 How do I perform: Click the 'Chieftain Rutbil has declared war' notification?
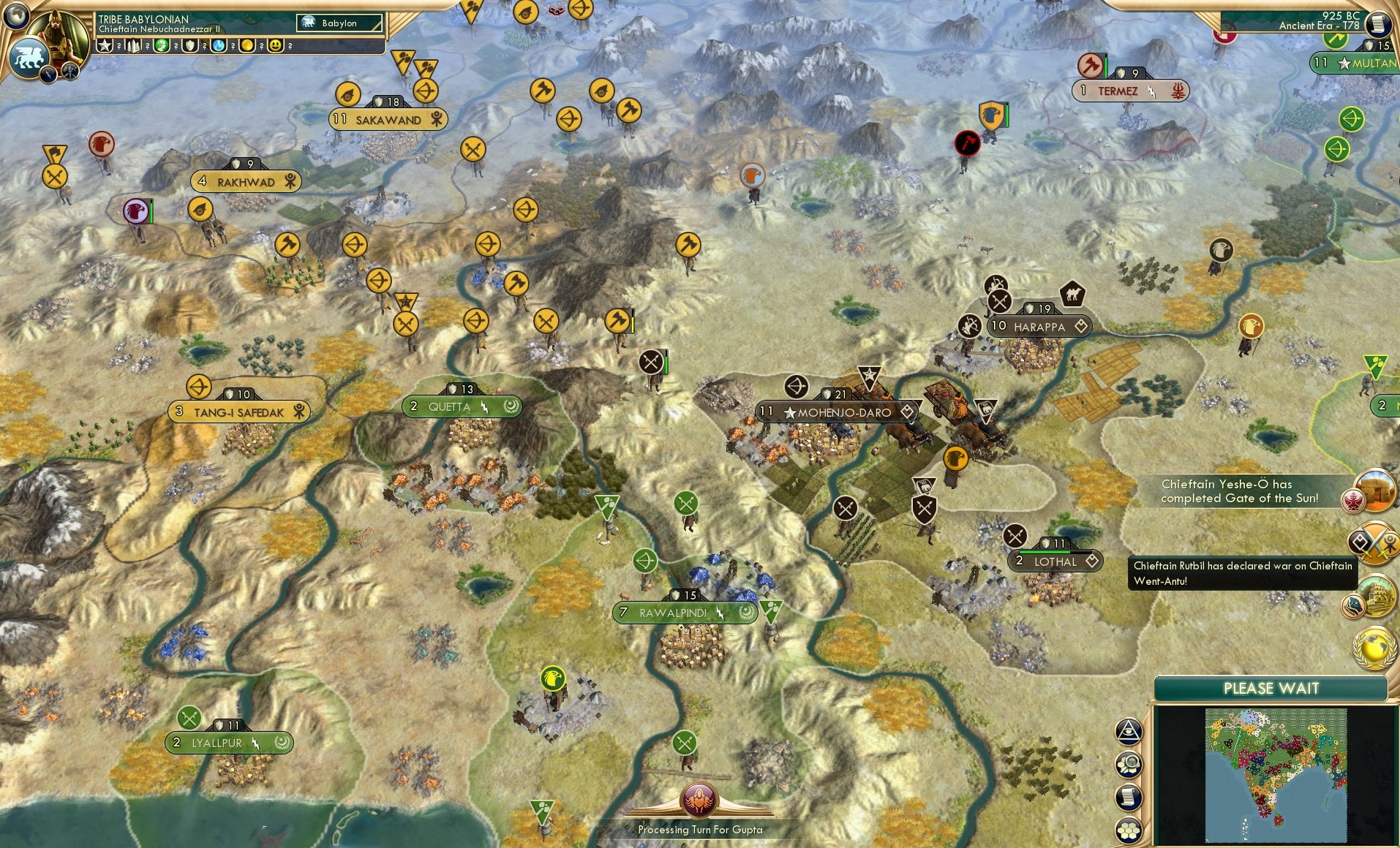(x=1241, y=575)
